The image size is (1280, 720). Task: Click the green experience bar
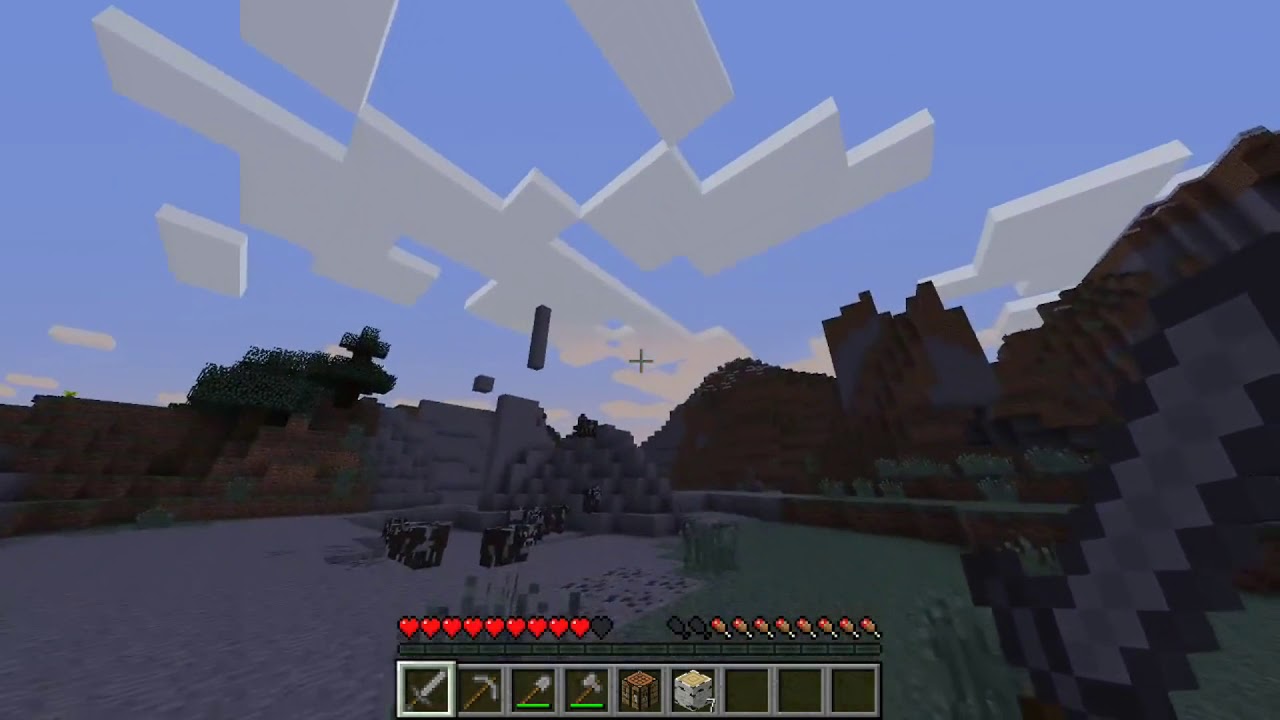click(640, 648)
